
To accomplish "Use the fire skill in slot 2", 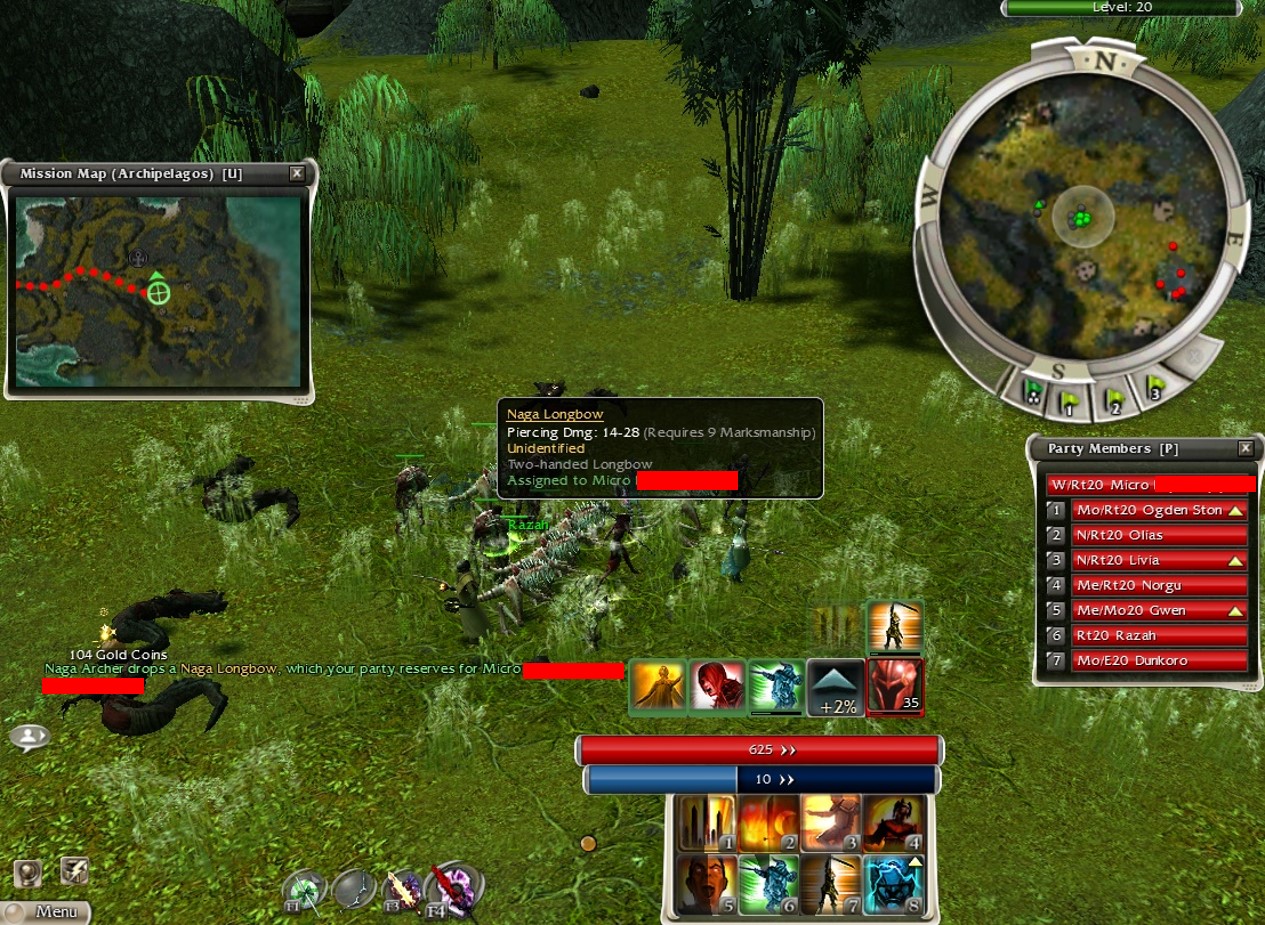I will click(768, 824).
